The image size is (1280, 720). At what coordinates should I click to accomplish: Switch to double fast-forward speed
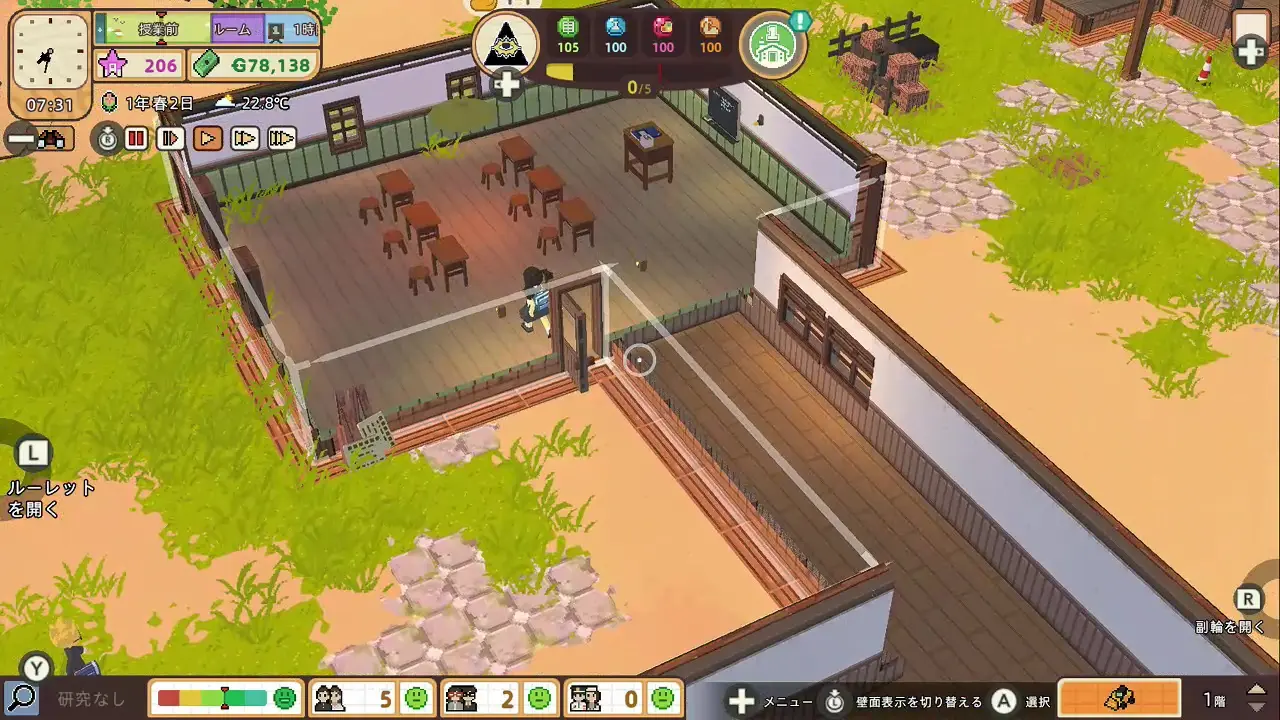pos(245,139)
